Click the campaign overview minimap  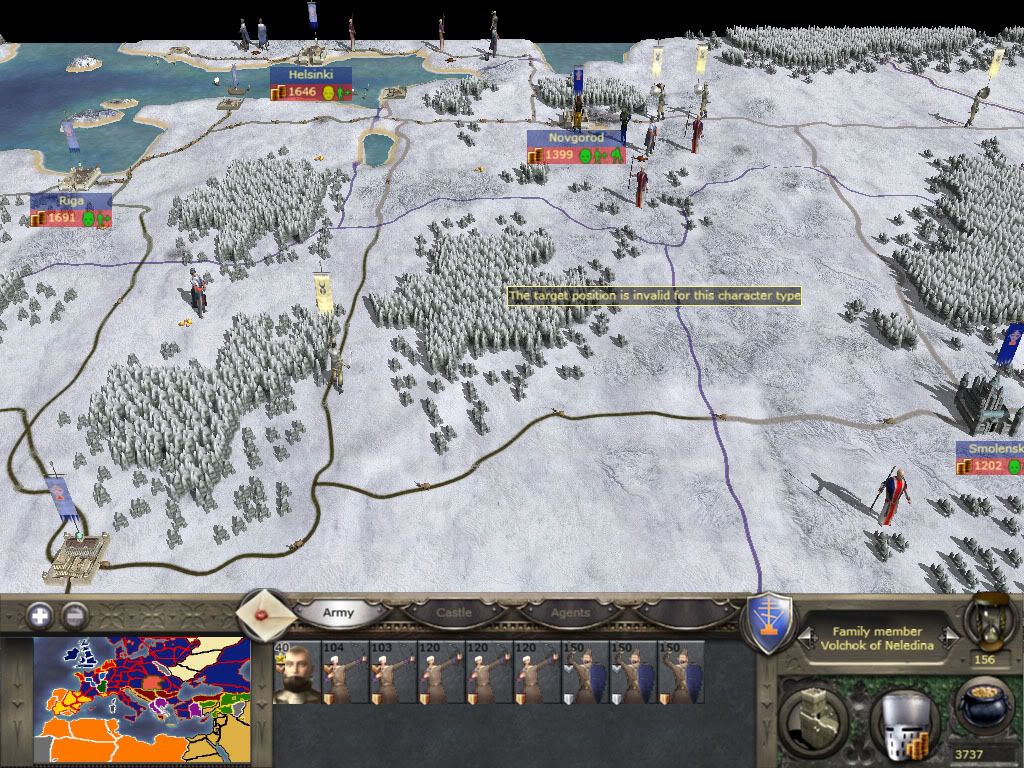tap(141, 700)
